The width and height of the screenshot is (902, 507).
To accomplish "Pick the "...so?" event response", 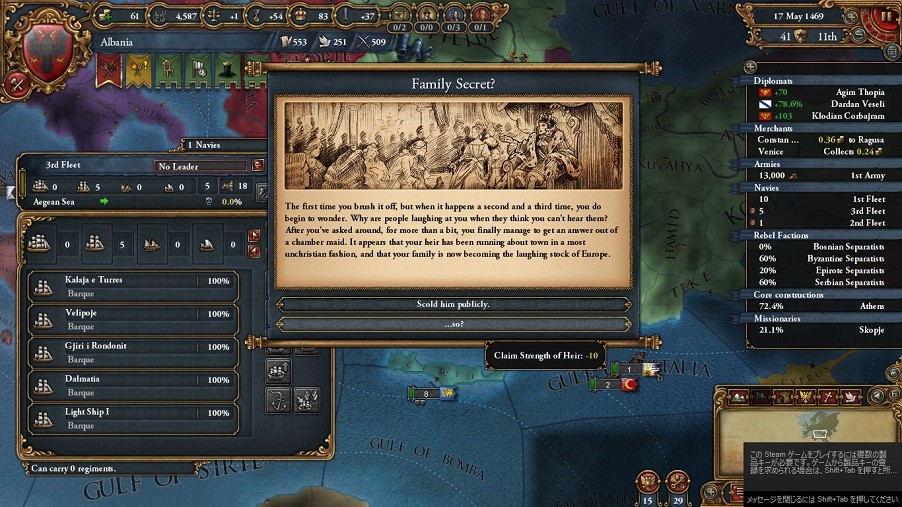I will point(453,324).
